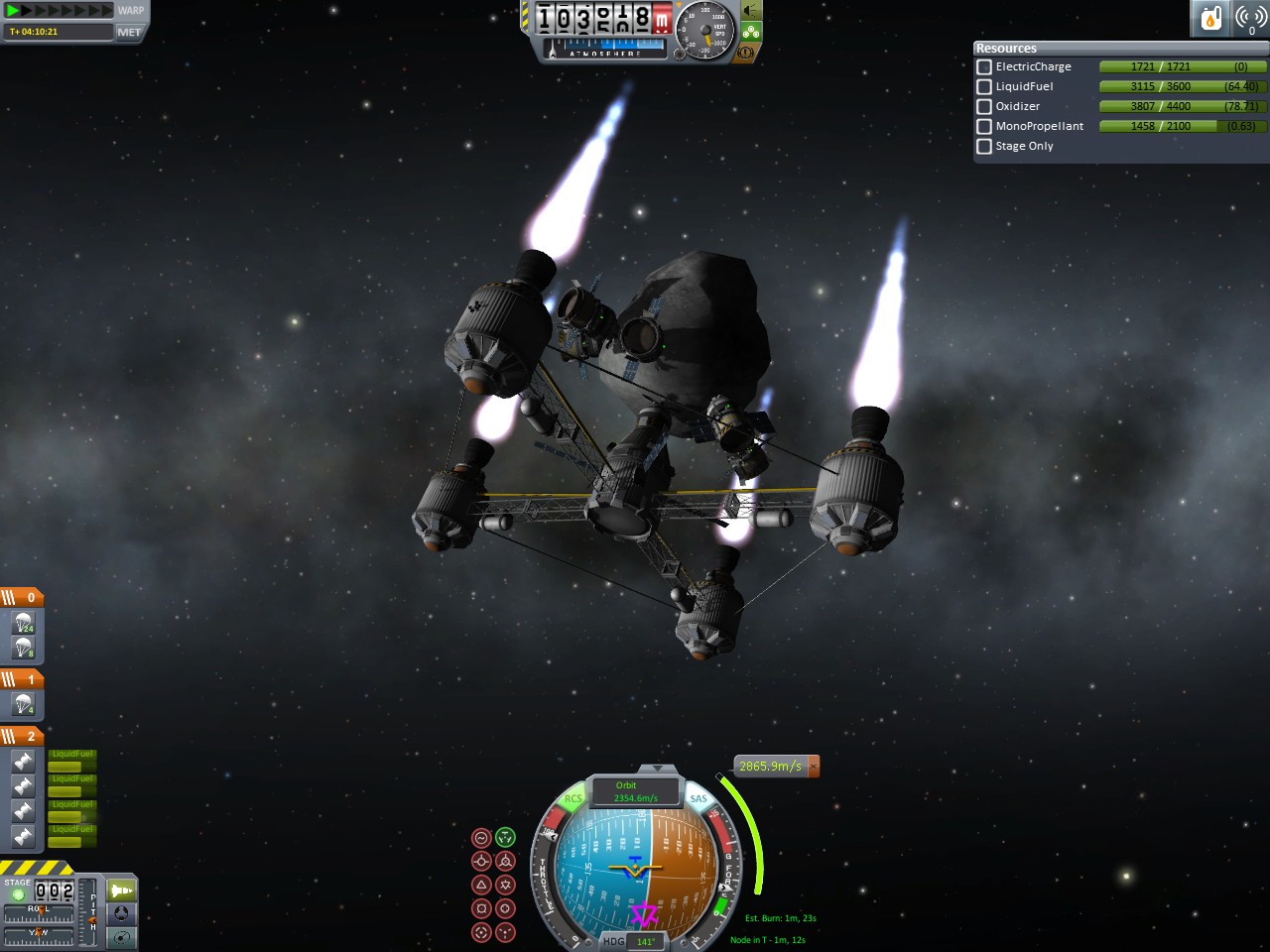Collapse the navball with the top arrow
The width and height of the screenshot is (1270, 952).
pyautogui.click(x=655, y=769)
